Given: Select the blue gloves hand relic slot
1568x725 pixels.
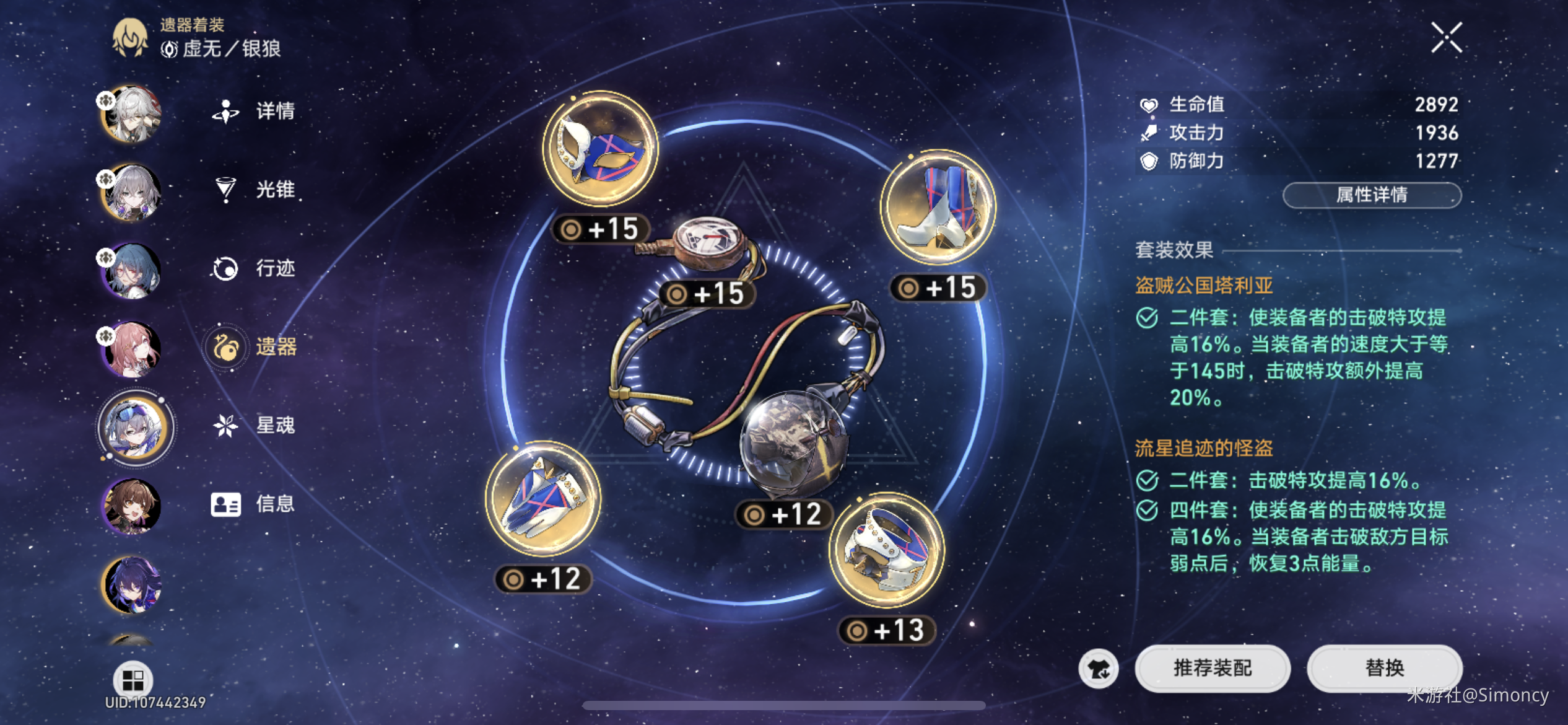Looking at the screenshot, I should [x=542, y=499].
